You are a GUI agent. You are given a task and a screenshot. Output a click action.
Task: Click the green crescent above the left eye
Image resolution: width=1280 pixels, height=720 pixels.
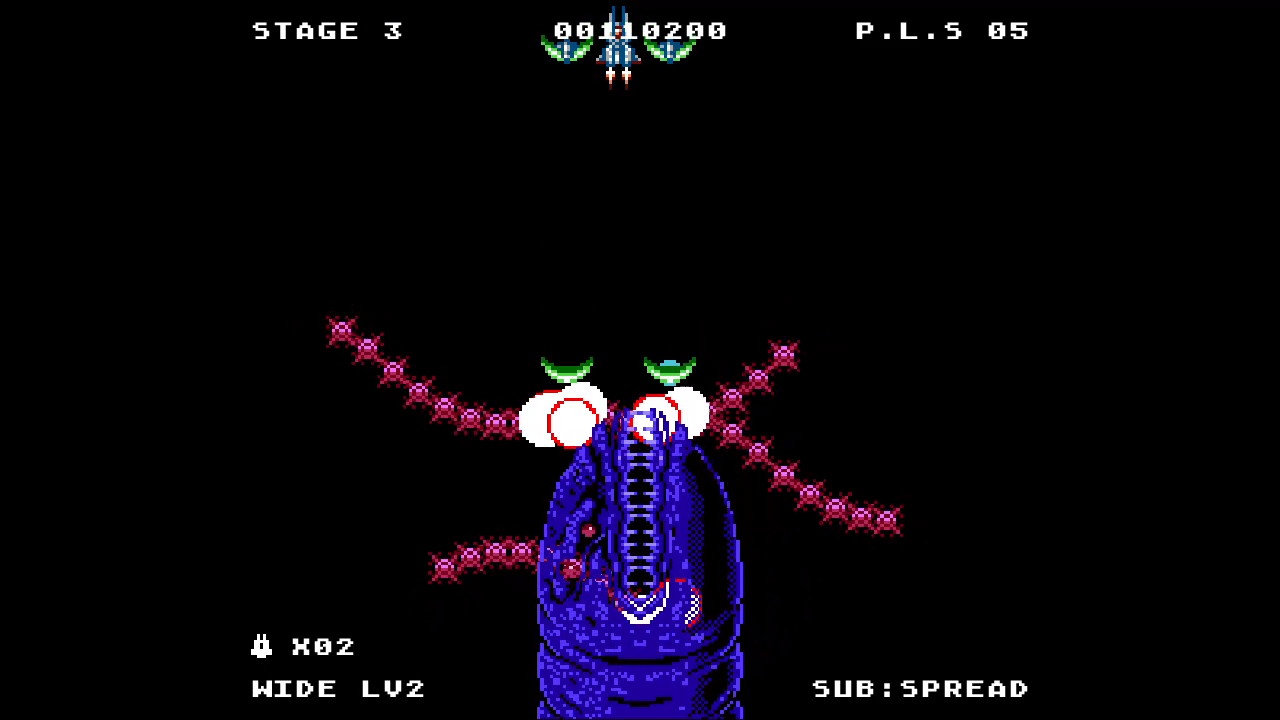567,367
